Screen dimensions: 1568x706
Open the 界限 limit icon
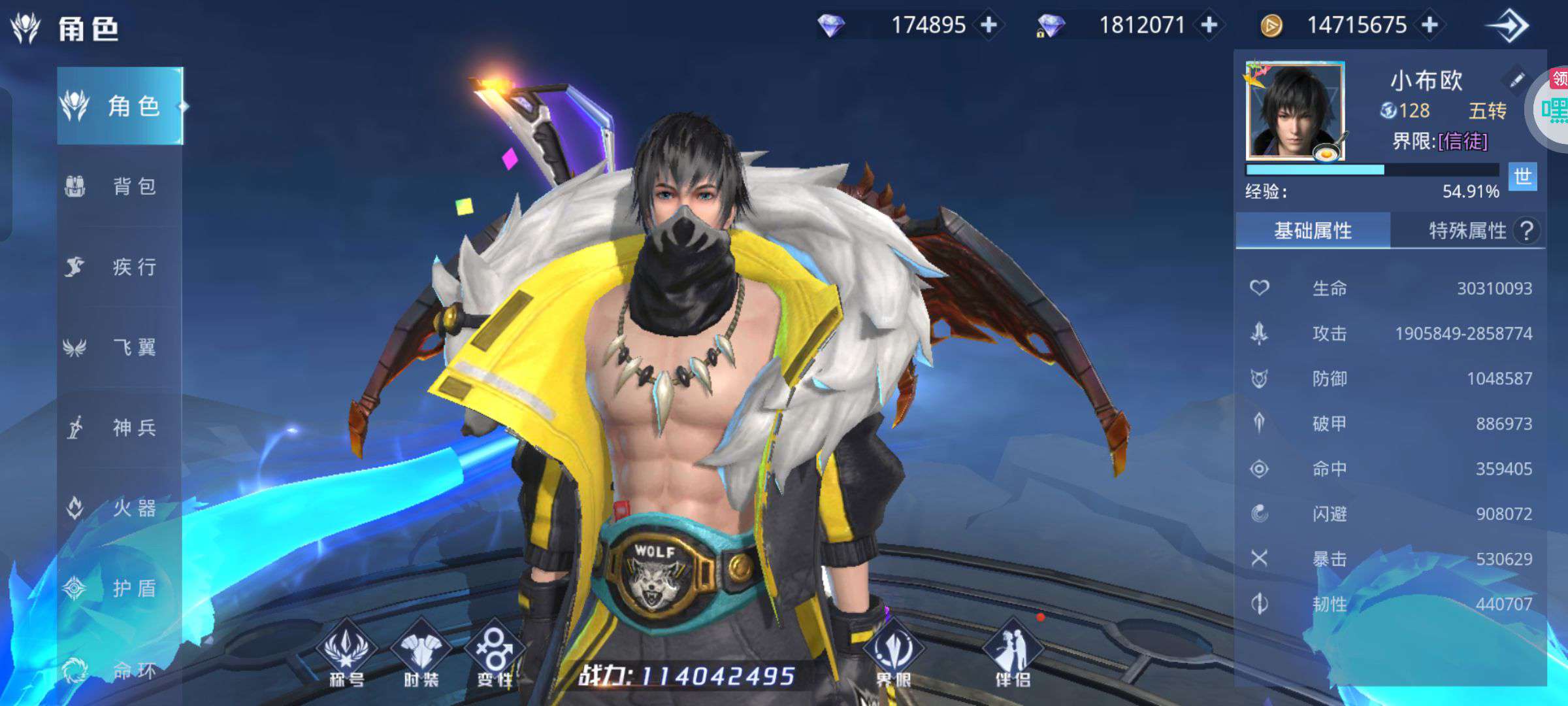pyautogui.click(x=893, y=654)
